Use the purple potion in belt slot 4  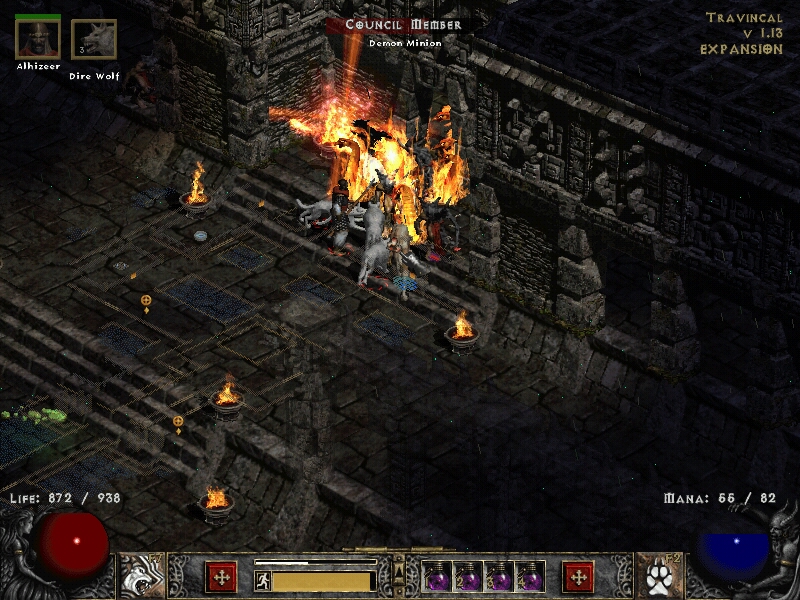[531, 578]
